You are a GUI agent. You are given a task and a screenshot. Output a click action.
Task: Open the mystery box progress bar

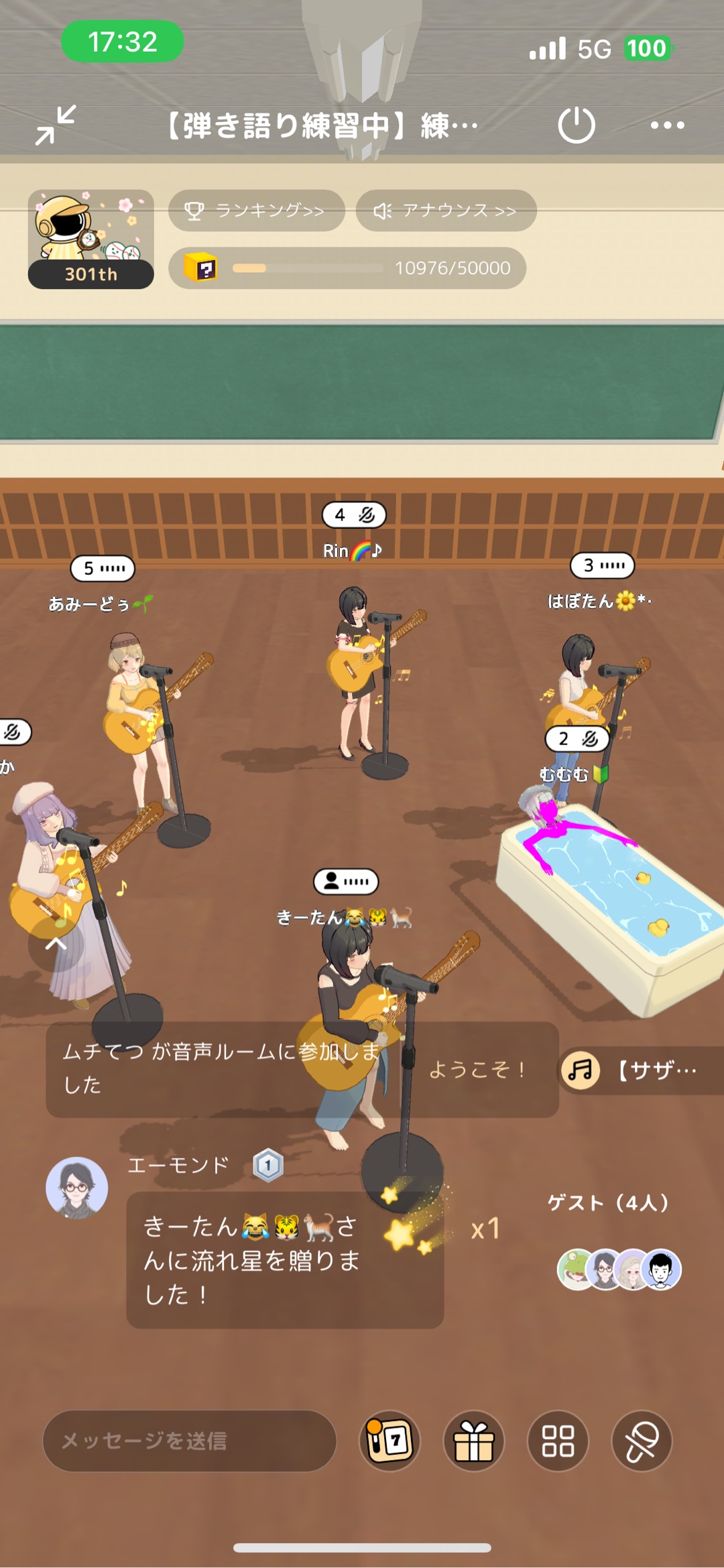tap(347, 268)
